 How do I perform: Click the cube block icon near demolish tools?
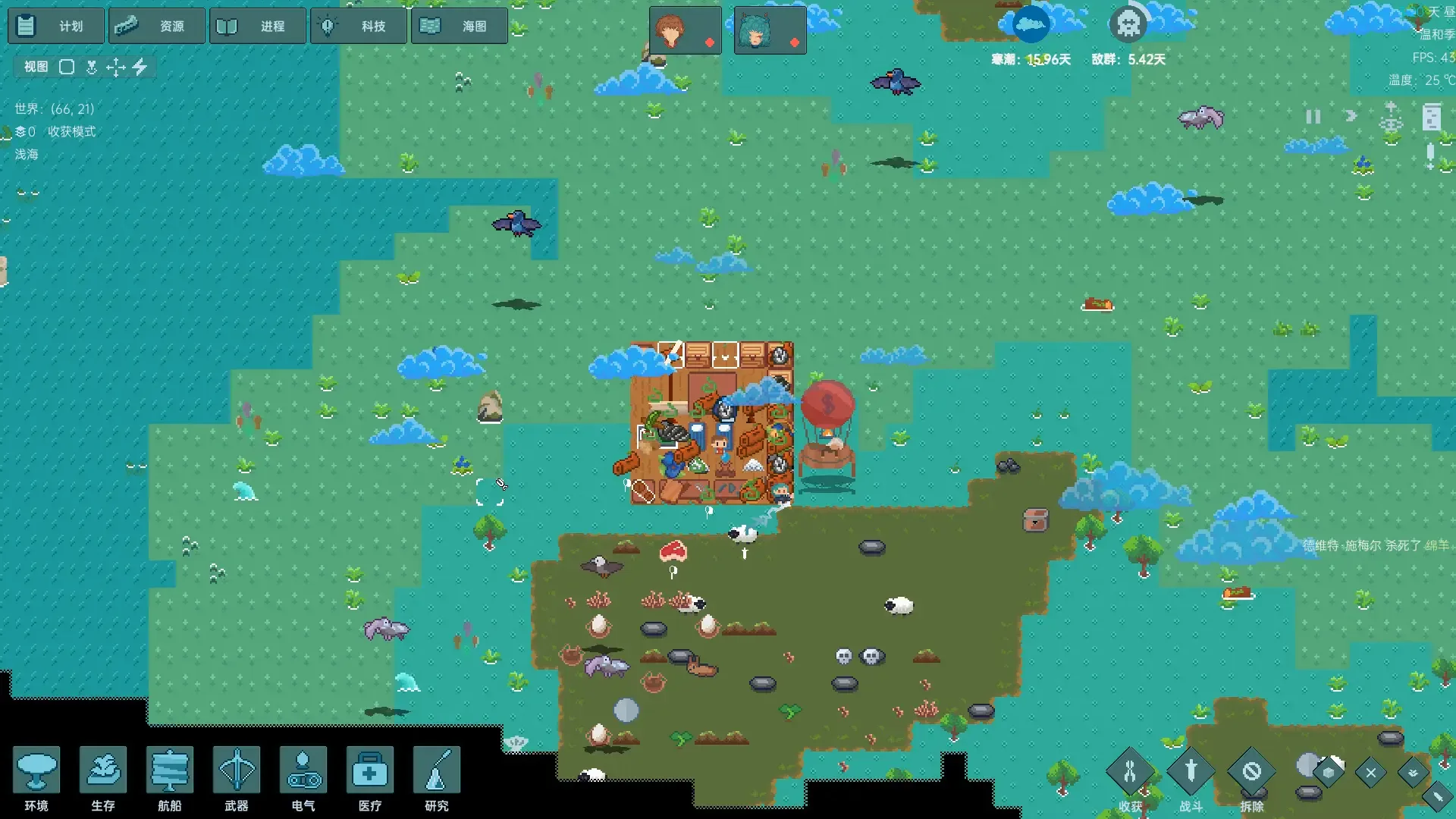tap(1328, 773)
